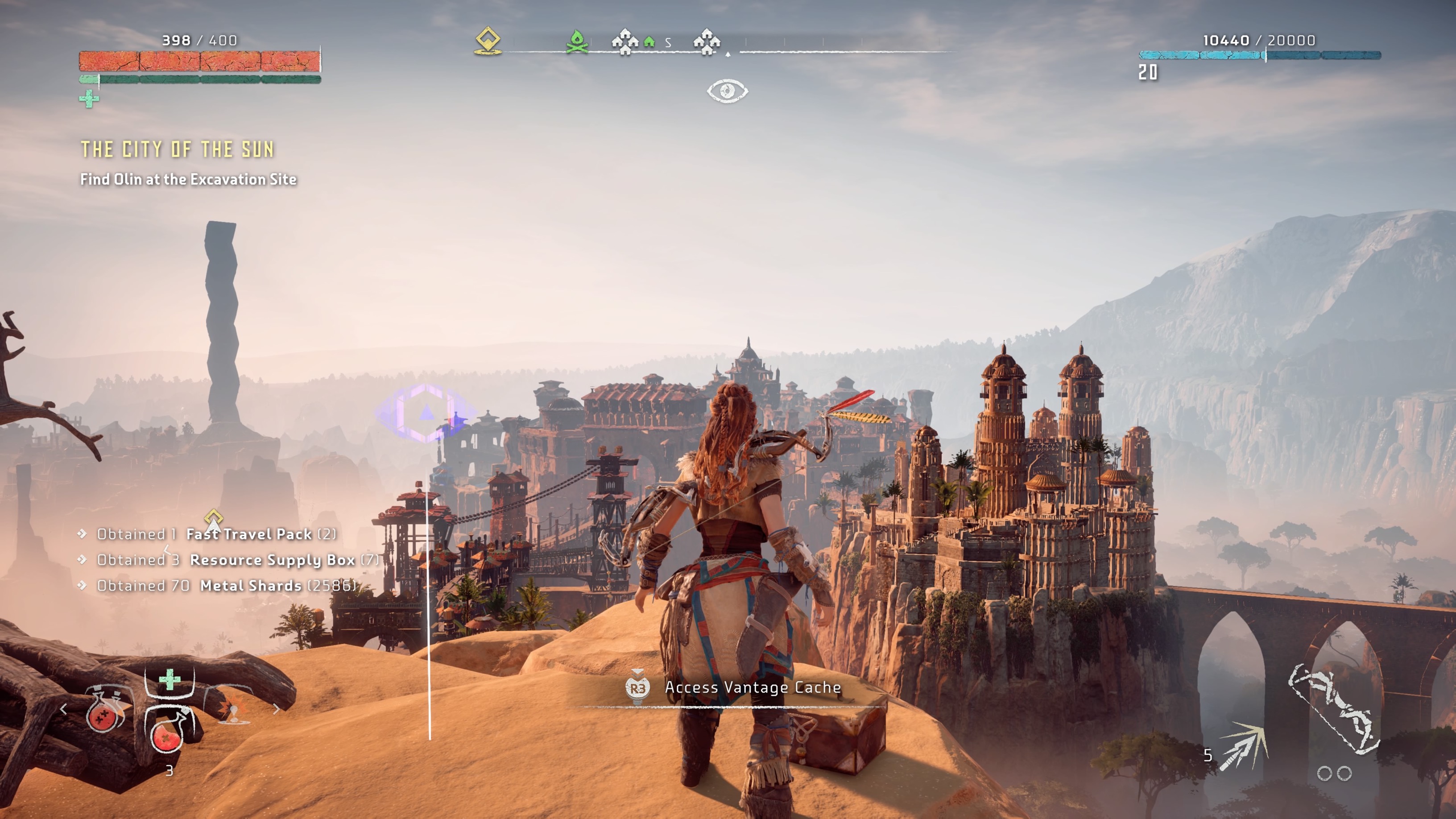Image resolution: width=1456 pixels, height=819 pixels.
Task: Click the purple hexagon vantage point marker
Action: coord(426,413)
